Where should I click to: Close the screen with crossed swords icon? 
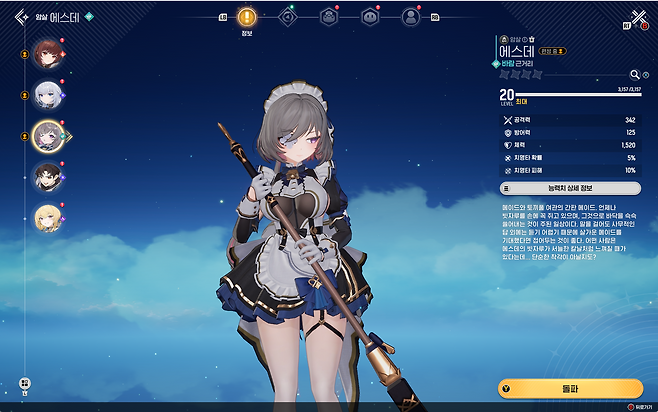[639, 17]
